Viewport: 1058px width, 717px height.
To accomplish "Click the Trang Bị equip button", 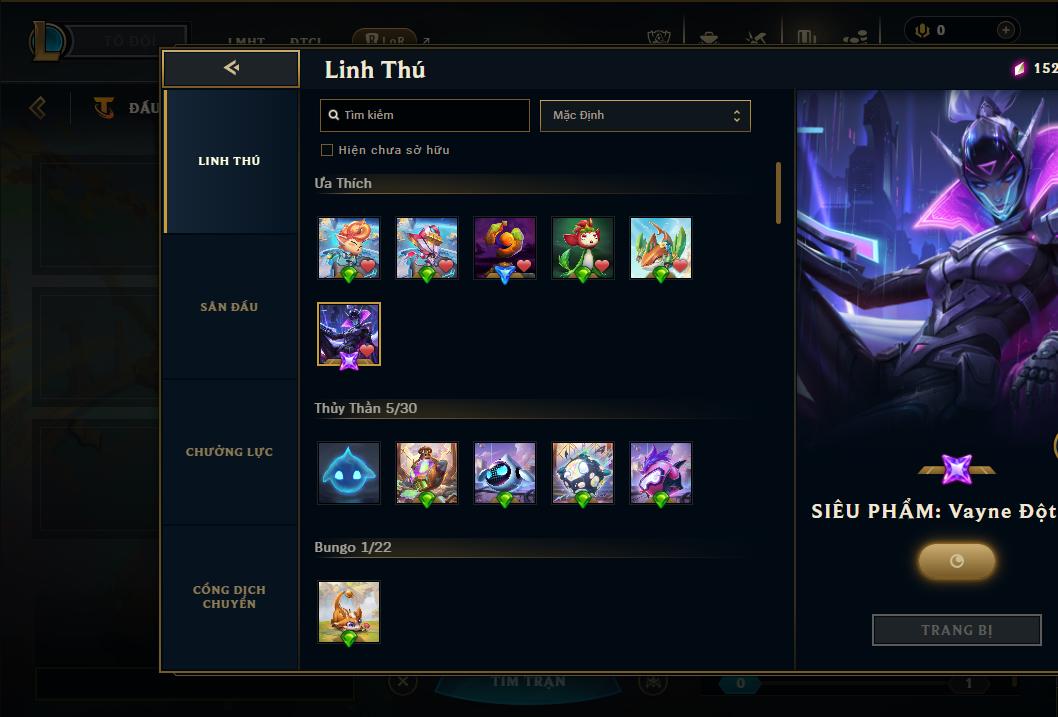I will tap(957, 630).
